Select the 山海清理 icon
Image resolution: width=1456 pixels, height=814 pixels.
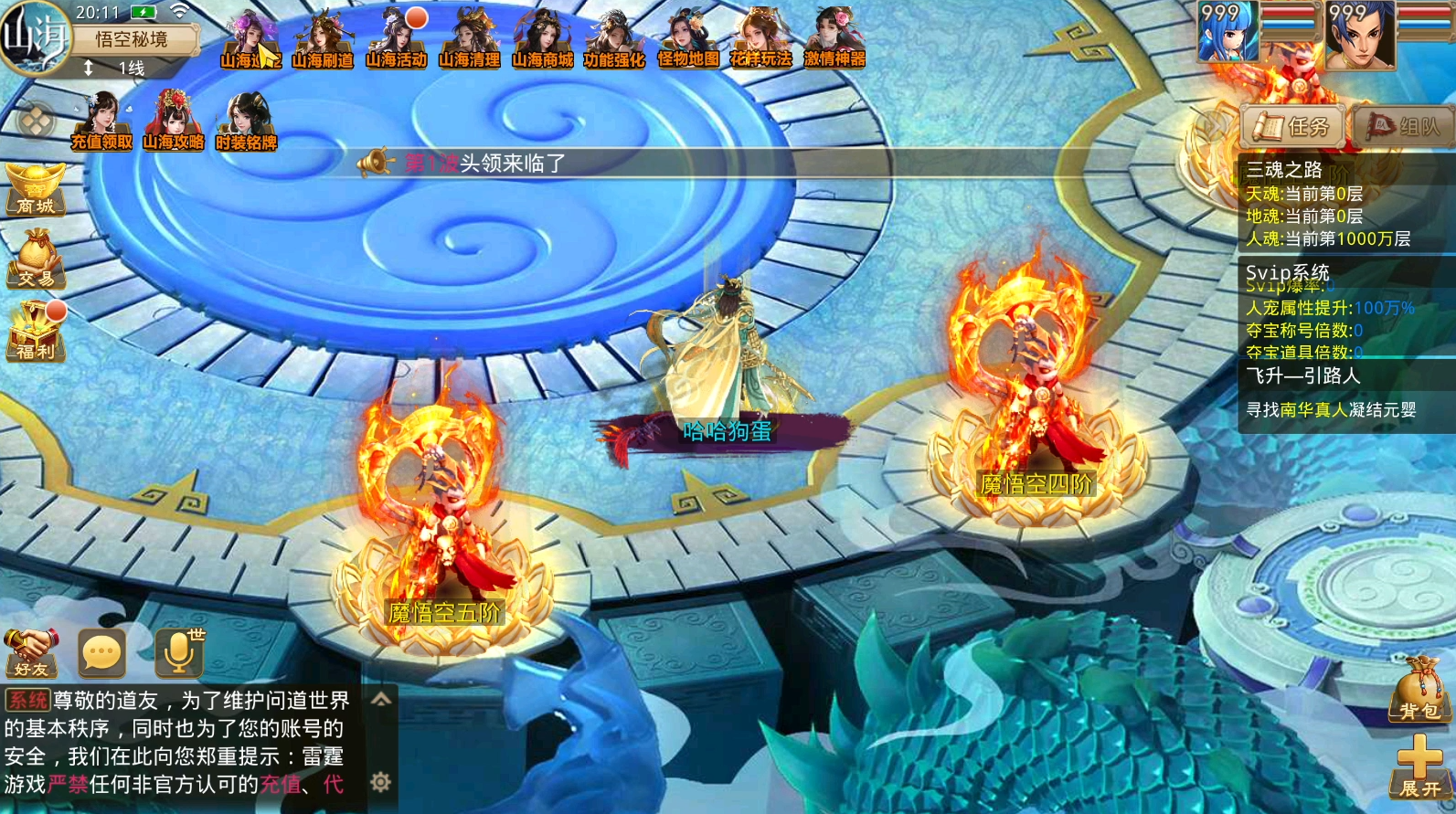point(469,40)
